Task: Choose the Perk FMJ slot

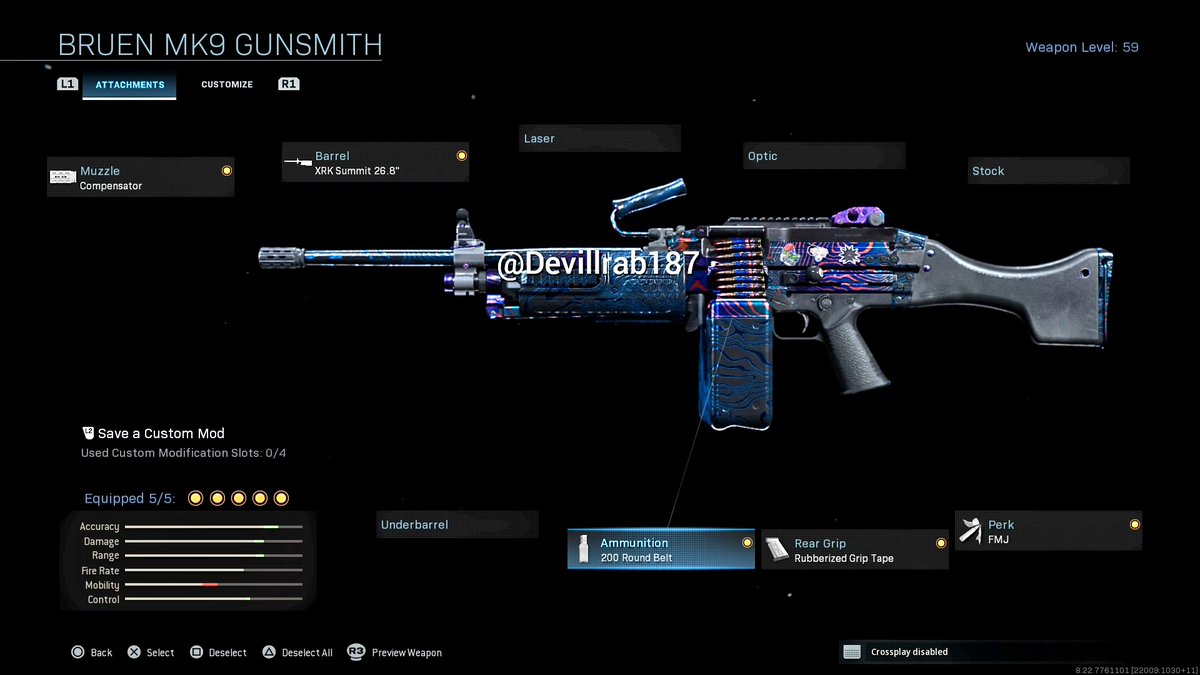Action: (x=1048, y=531)
